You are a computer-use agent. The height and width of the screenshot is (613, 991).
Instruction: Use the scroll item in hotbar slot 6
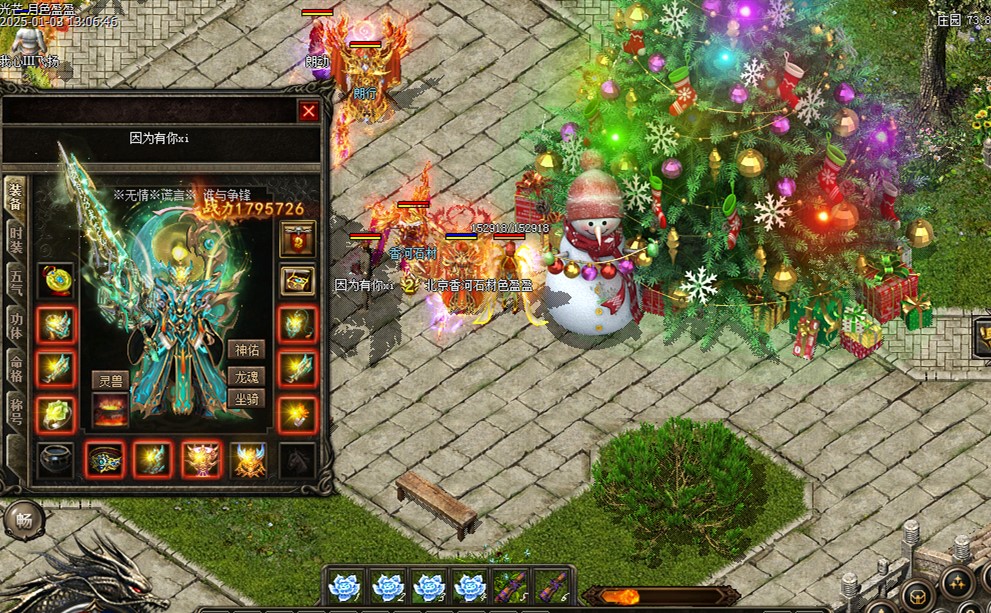pos(551,587)
